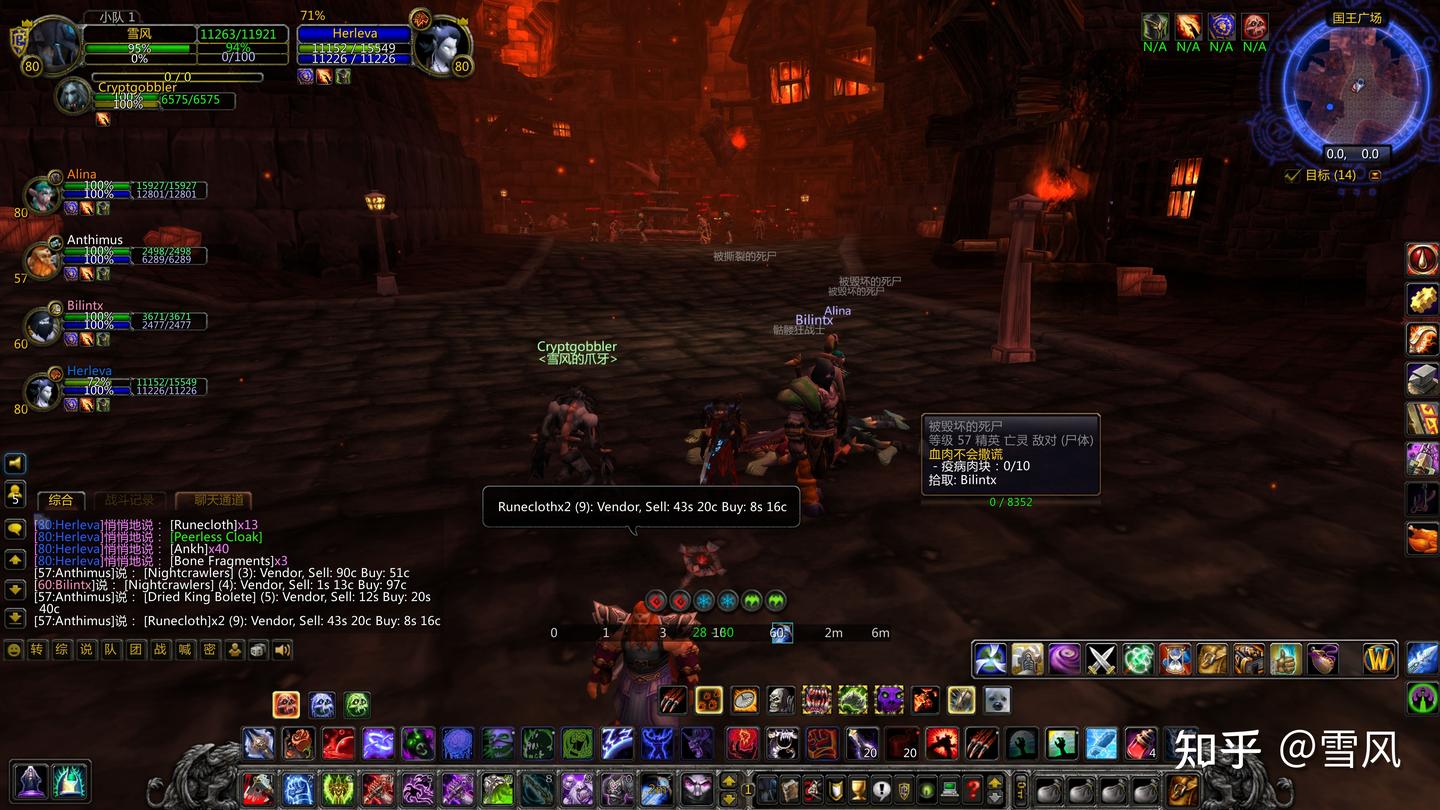Open the emoji smiley chat button
Screen dimensions: 1440x810
(13, 650)
